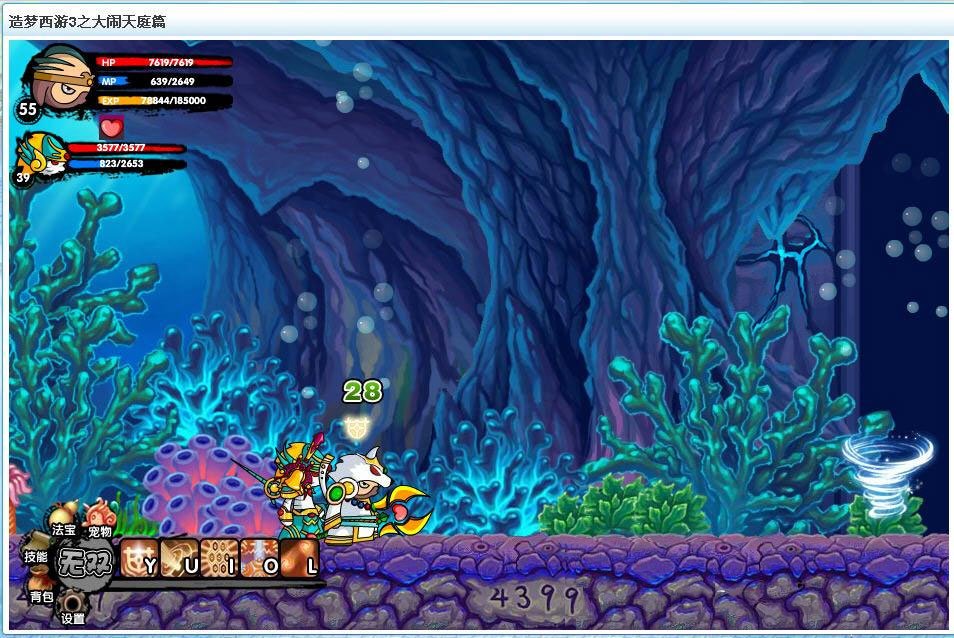Open the 设置 settings gear
954x638 pixels.
tap(73, 607)
